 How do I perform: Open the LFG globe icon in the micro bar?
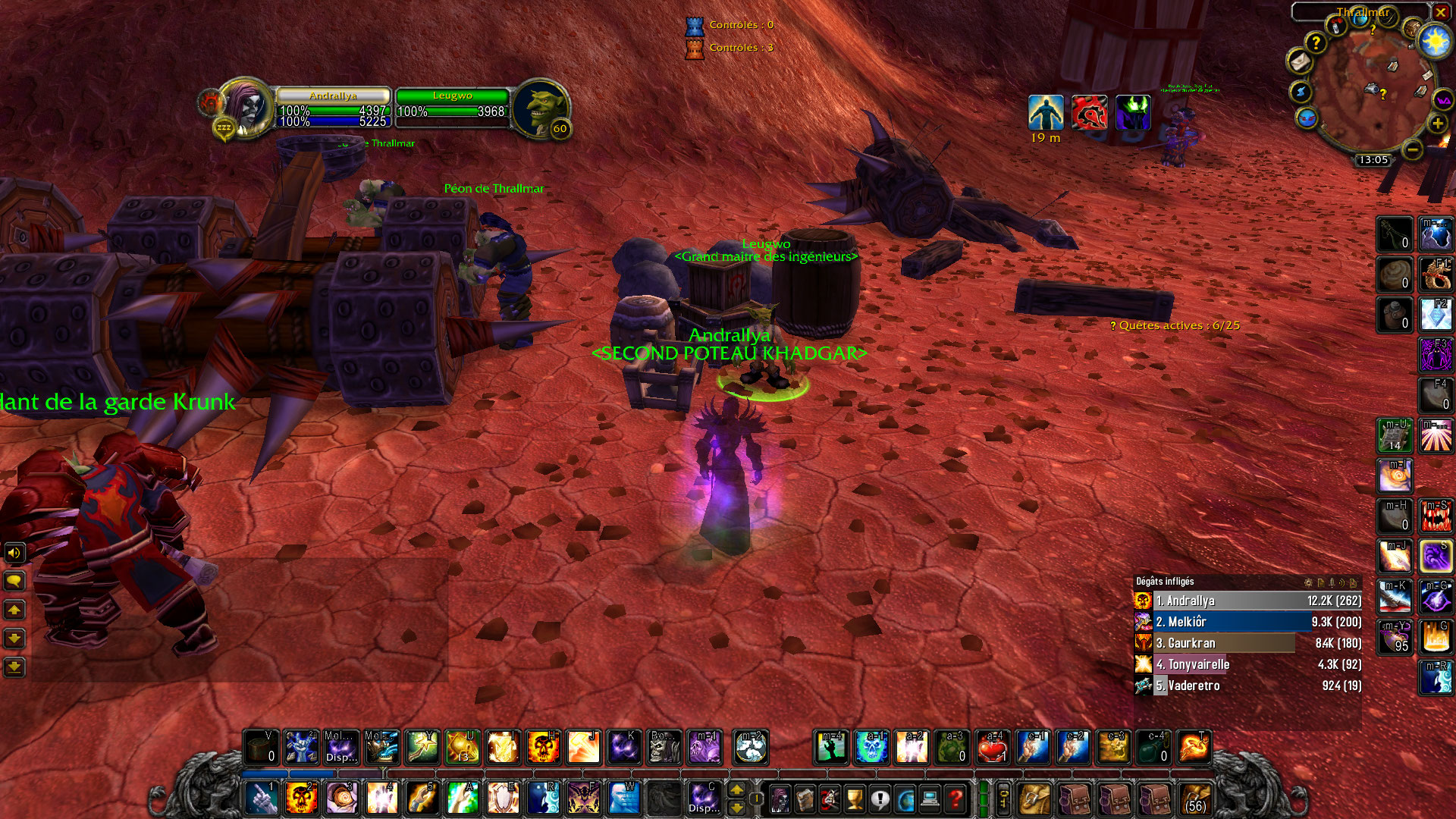click(904, 799)
